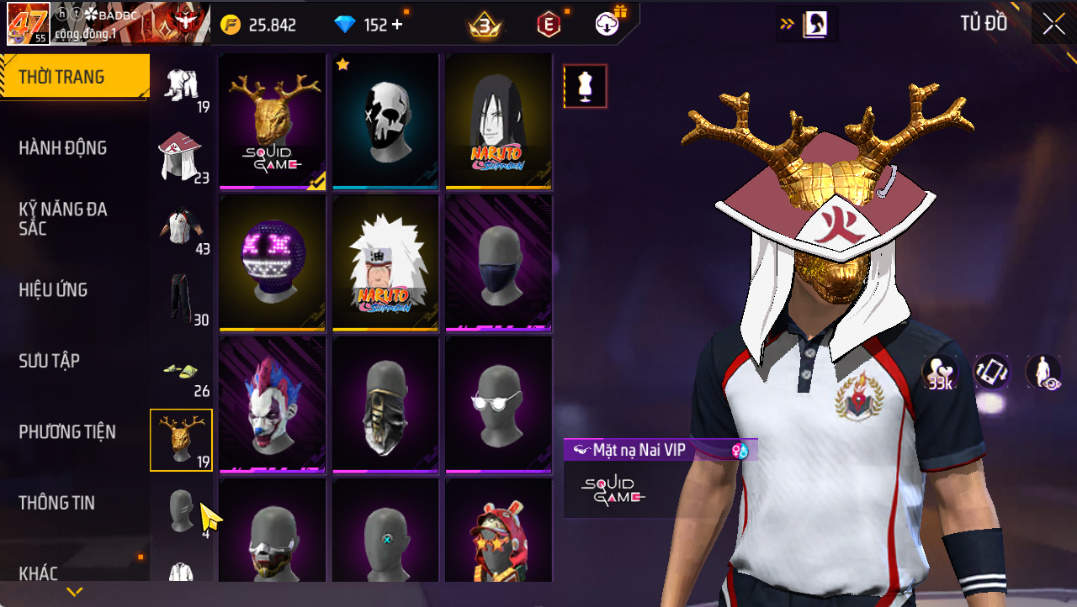Click the mannequin outfit preview icon

[586, 87]
